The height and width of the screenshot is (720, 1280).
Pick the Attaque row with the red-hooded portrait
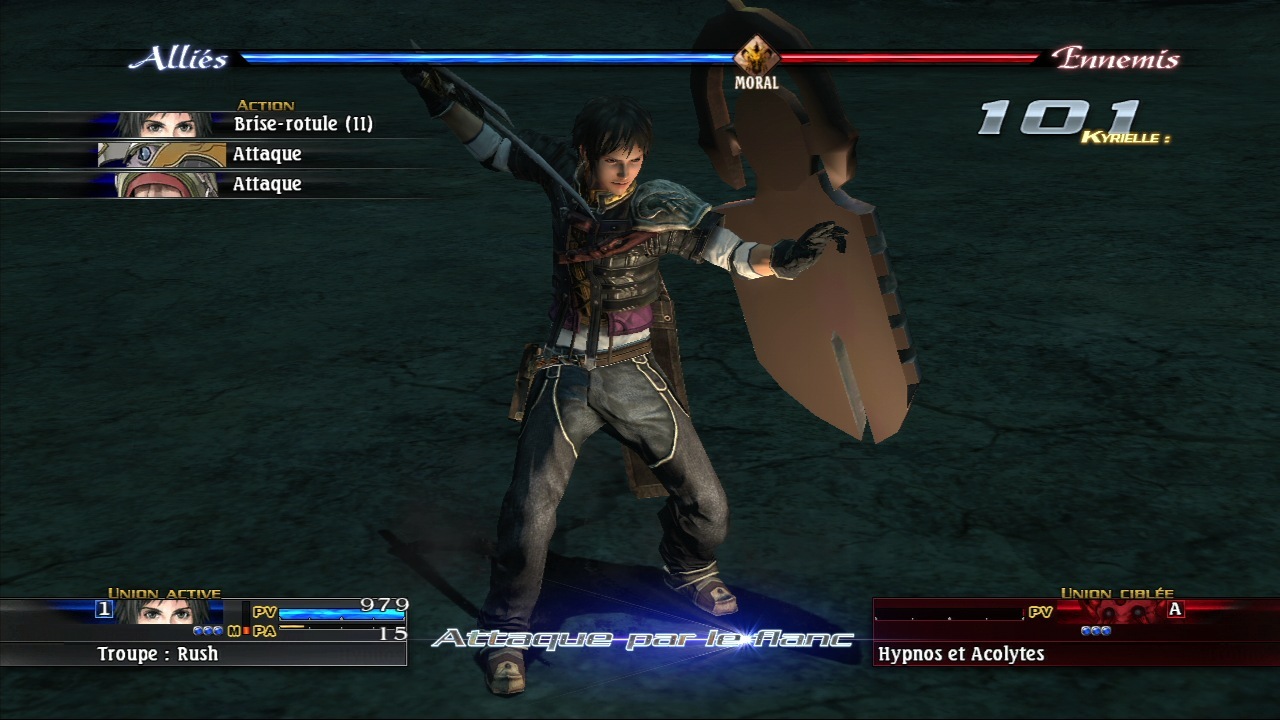tap(266, 184)
